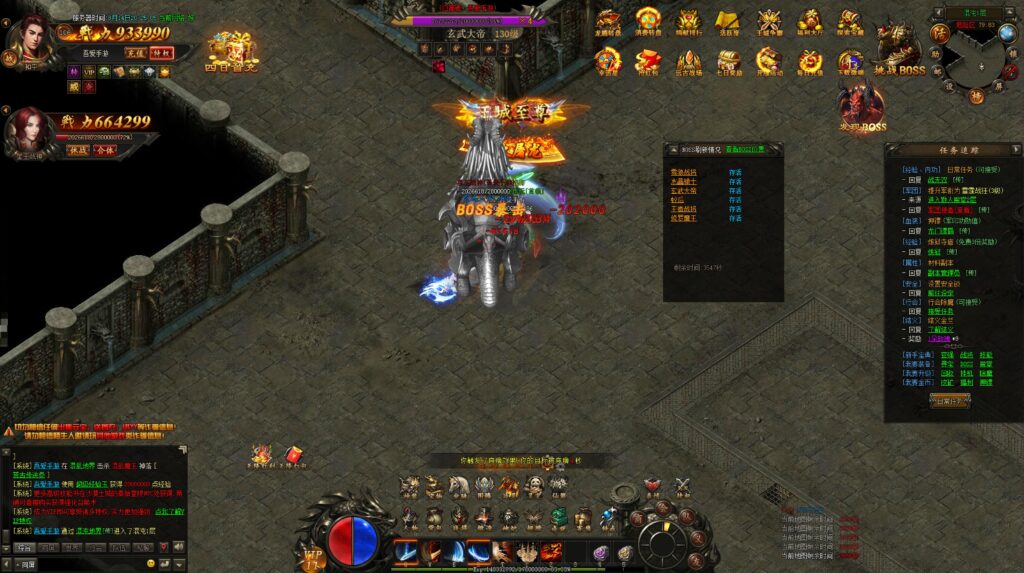Image resolution: width=1024 pixels, height=573 pixels.
Task: Open the 七日奖励 treasure chest icon
Action: pyautogui.click(x=728, y=61)
